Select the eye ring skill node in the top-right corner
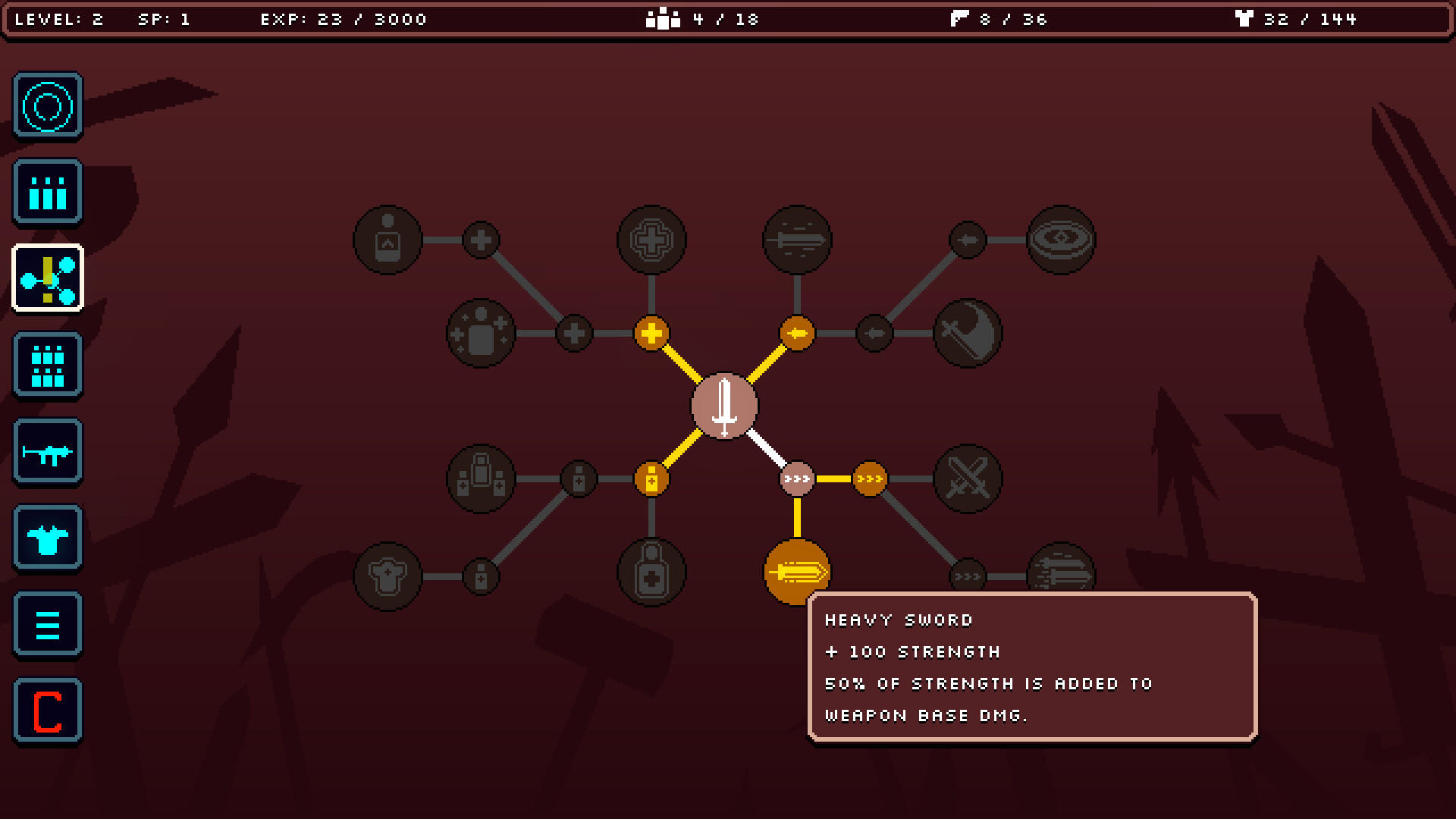The width and height of the screenshot is (1456, 819). tap(1059, 240)
